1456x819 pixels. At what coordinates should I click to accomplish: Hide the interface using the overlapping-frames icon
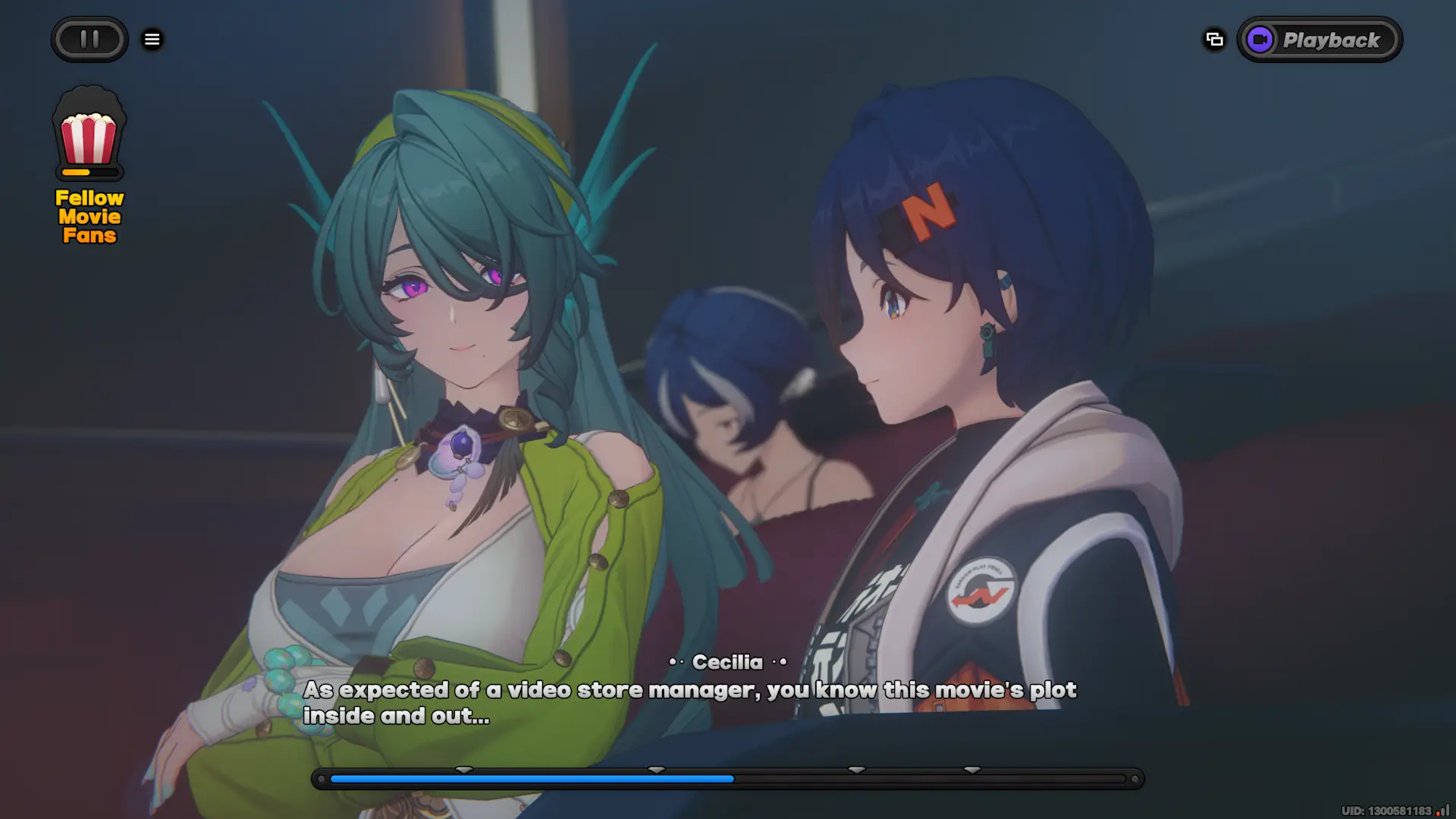click(1214, 39)
